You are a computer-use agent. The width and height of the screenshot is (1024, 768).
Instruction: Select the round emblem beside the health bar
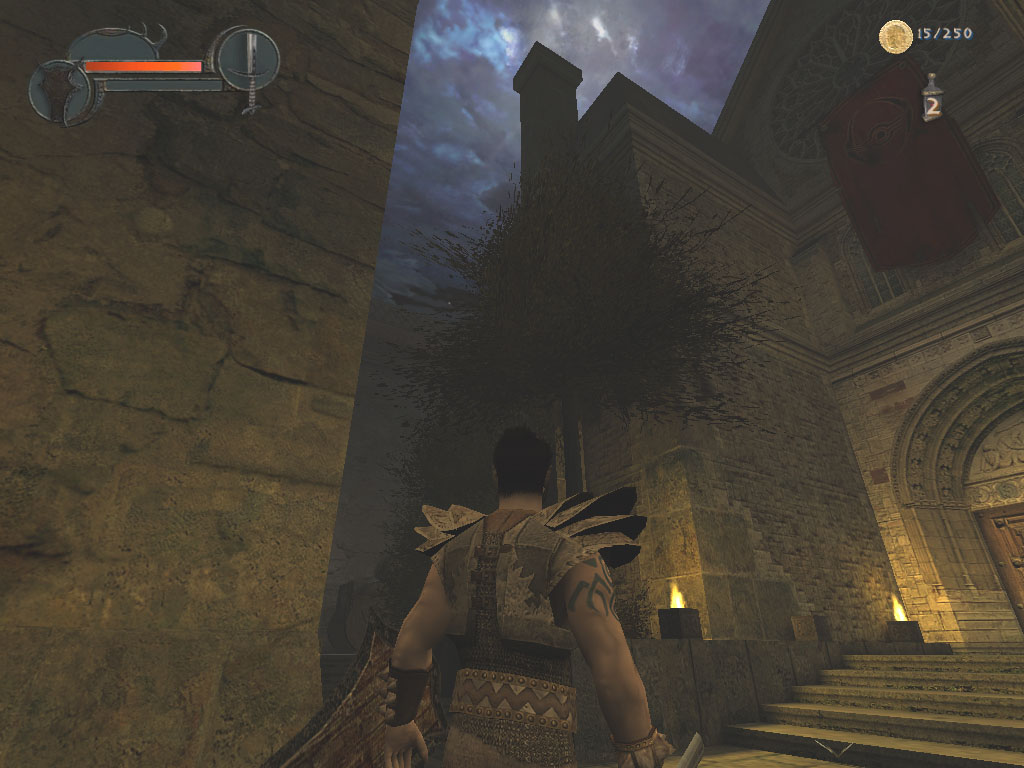pos(60,92)
